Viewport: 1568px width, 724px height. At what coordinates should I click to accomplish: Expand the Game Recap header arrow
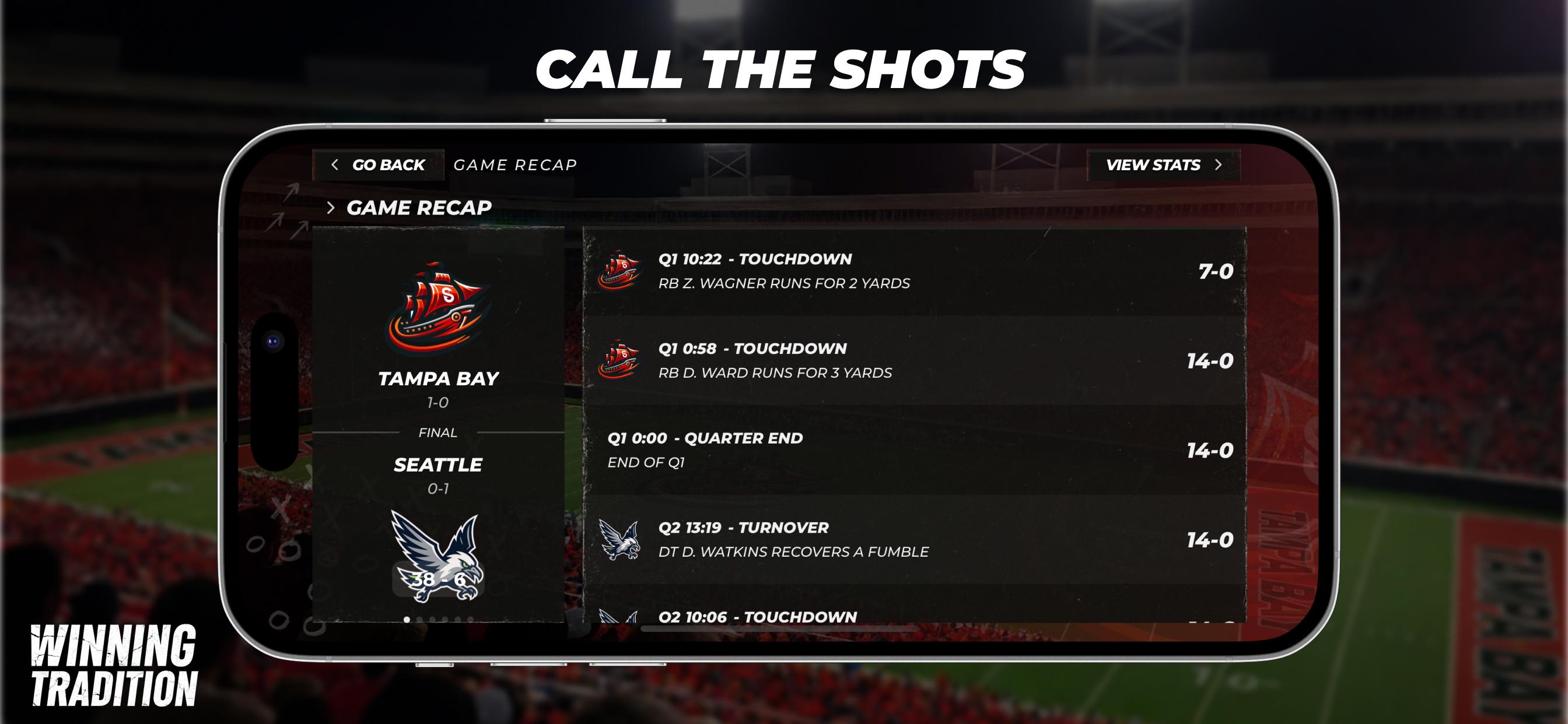coord(331,208)
